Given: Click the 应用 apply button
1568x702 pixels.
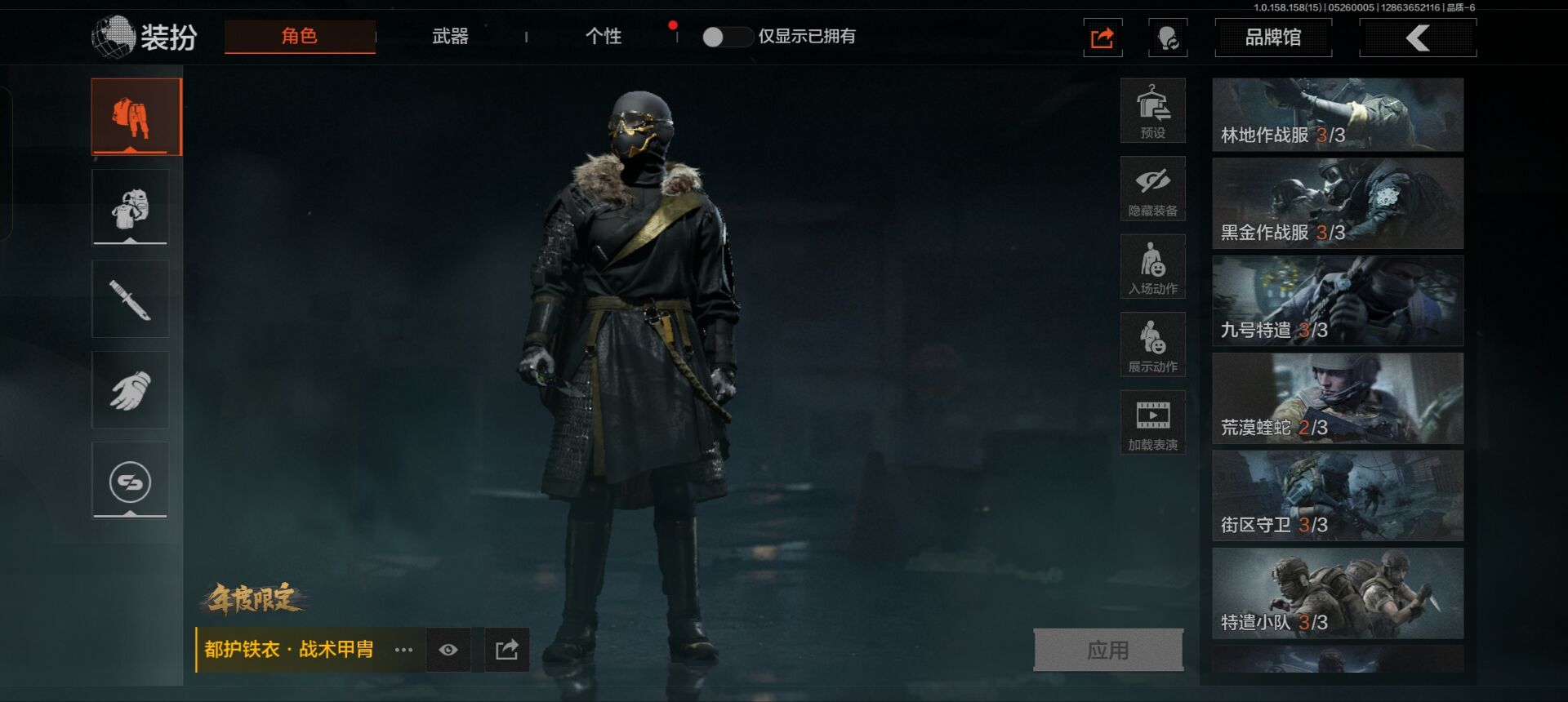Looking at the screenshot, I should 1107,650.
